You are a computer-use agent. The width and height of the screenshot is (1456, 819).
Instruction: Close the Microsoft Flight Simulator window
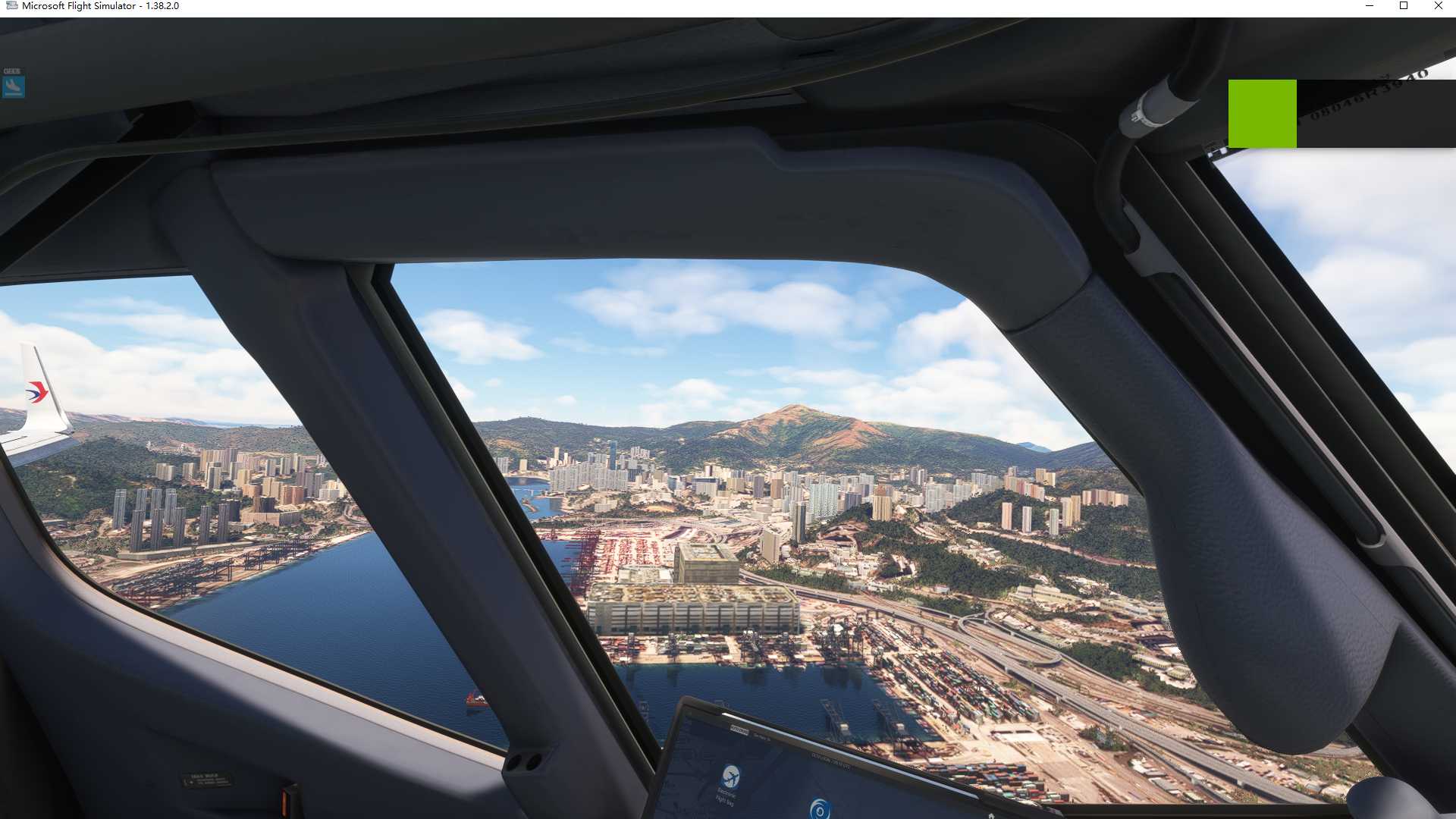tap(1438, 6)
